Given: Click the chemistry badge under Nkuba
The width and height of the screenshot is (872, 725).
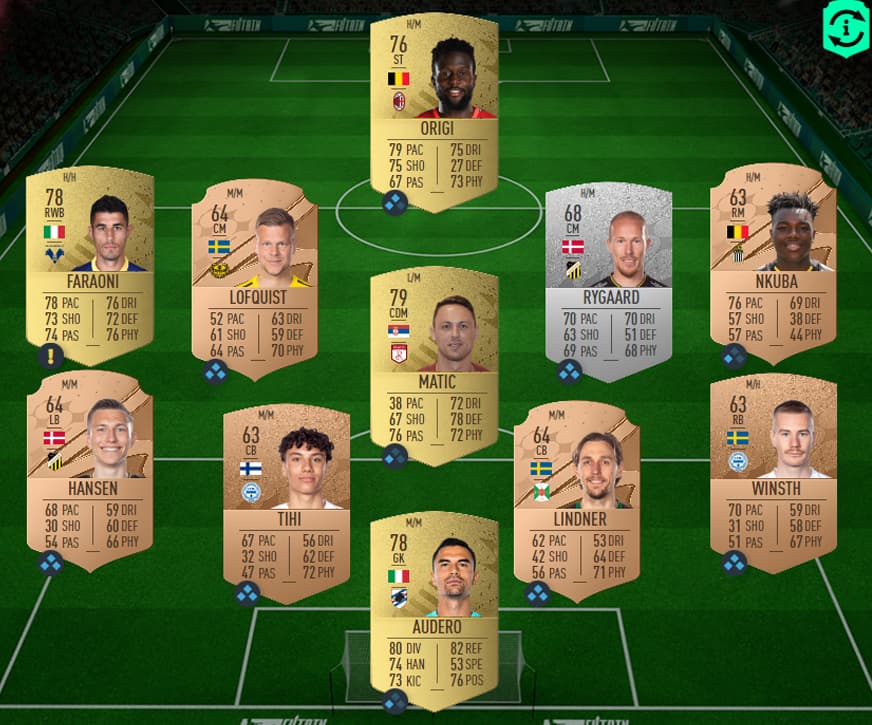Looking at the screenshot, I should click(733, 356).
